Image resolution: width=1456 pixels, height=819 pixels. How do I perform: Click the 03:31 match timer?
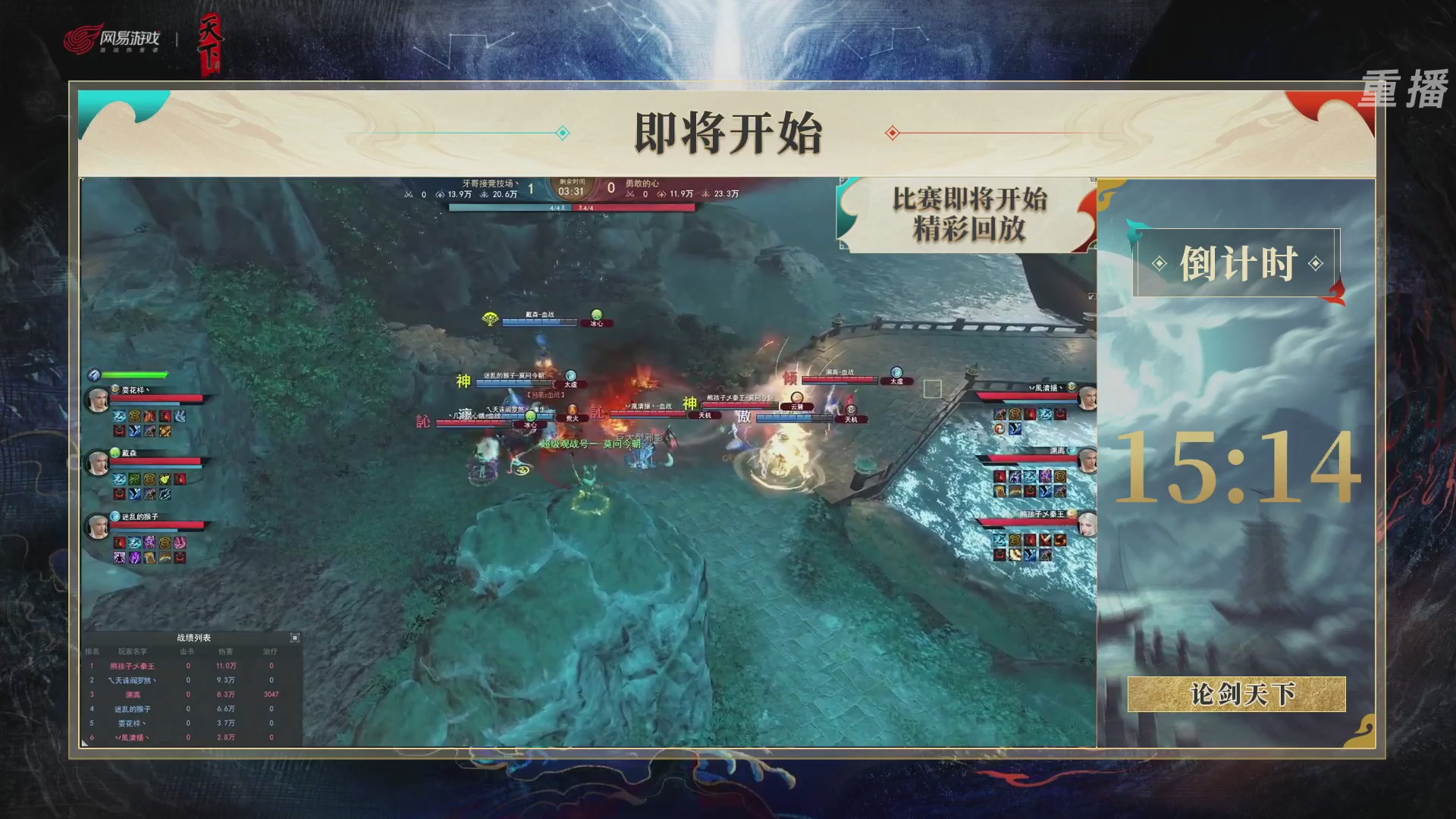pos(570,192)
